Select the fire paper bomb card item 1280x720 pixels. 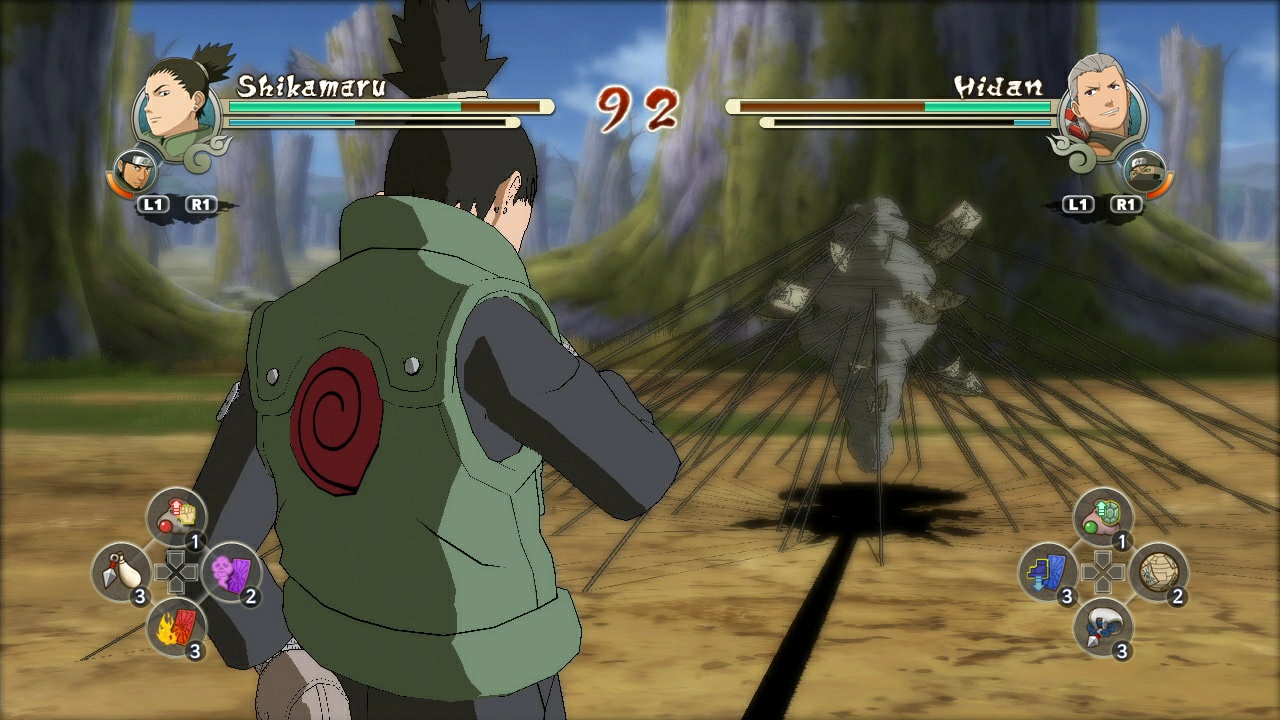click(x=175, y=628)
